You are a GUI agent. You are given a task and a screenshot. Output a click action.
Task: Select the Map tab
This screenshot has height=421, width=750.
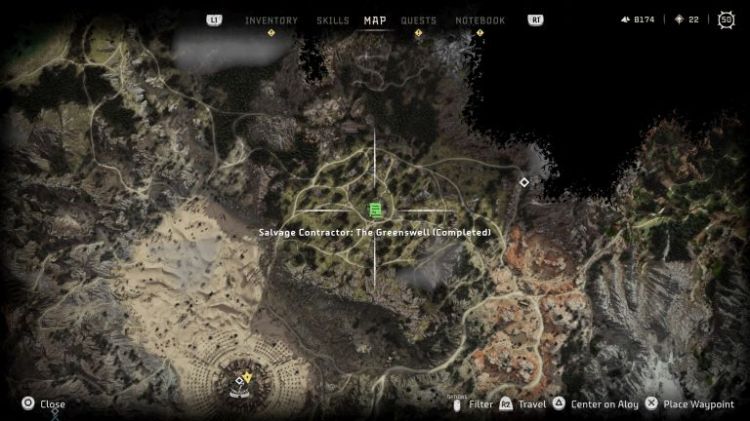point(375,20)
